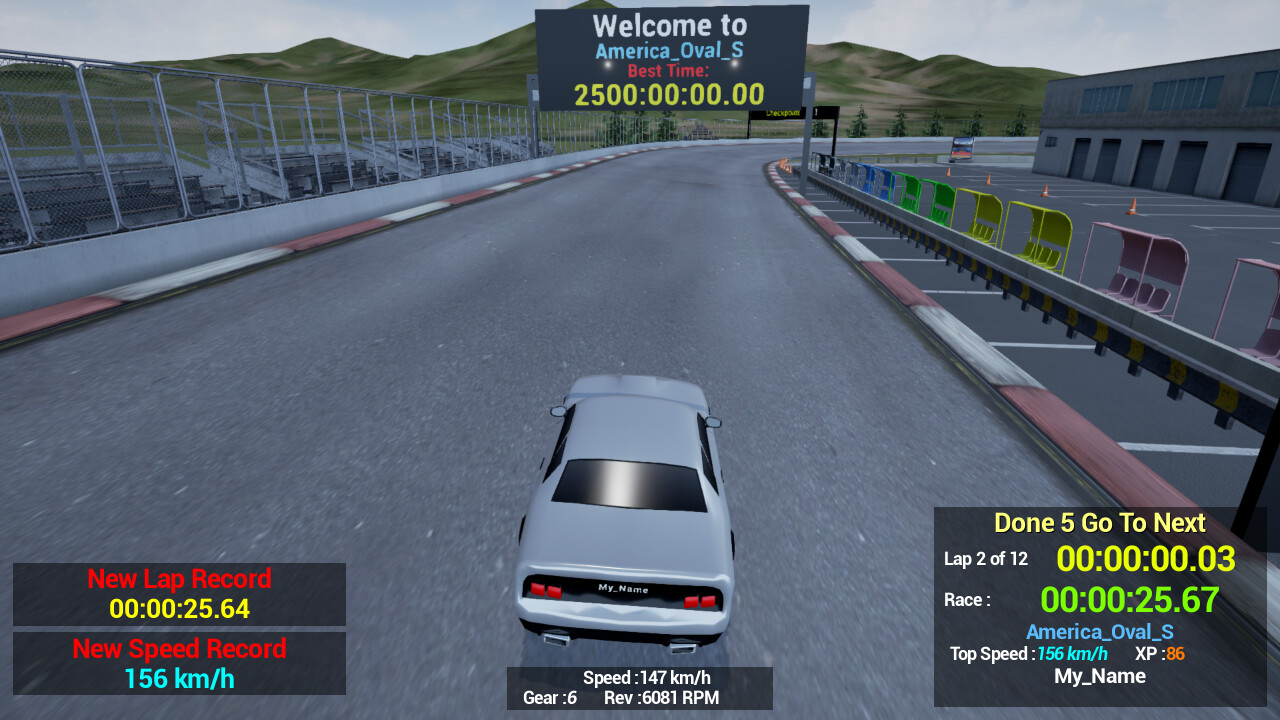This screenshot has height=720, width=1280.
Task: Expand the Speed and Gear info panel
Action: pyautogui.click(x=640, y=688)
